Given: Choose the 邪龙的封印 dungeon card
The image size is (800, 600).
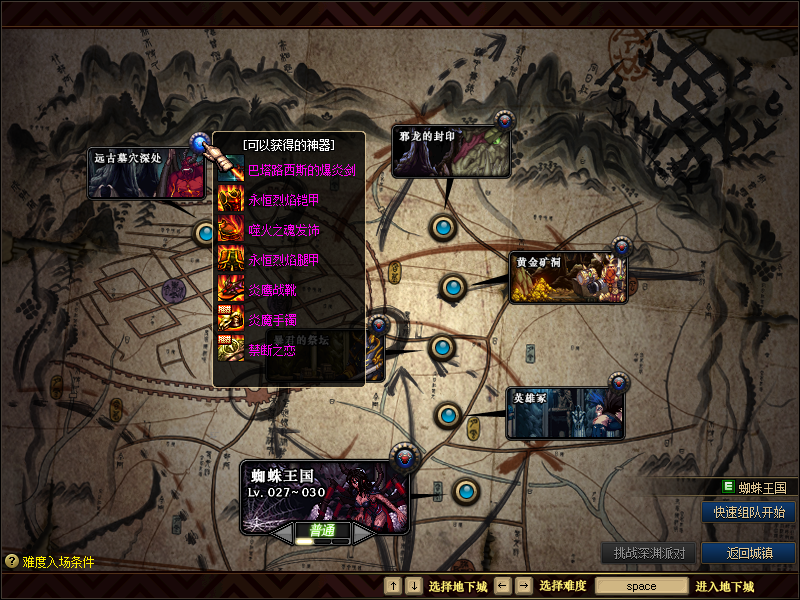Looking at the screenshot, I should click(450, 152).
